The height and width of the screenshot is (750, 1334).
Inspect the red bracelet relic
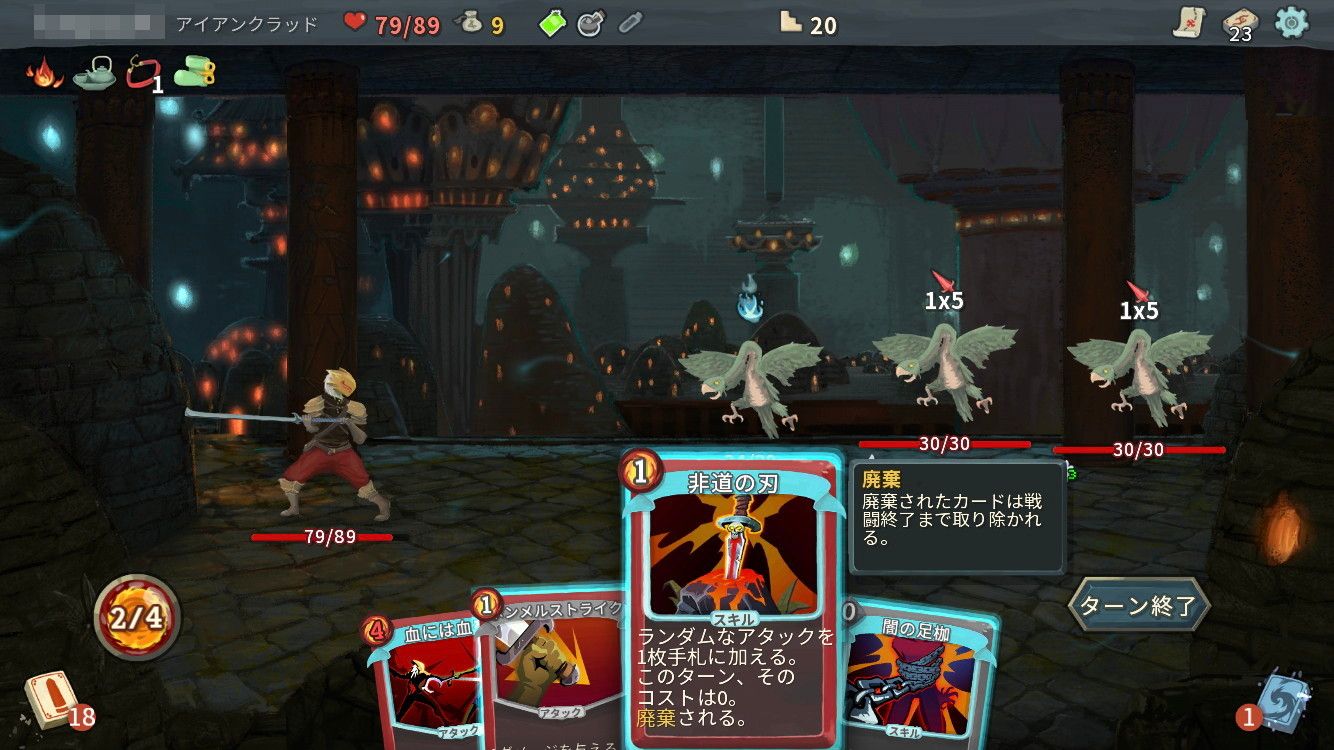(140, 73)
